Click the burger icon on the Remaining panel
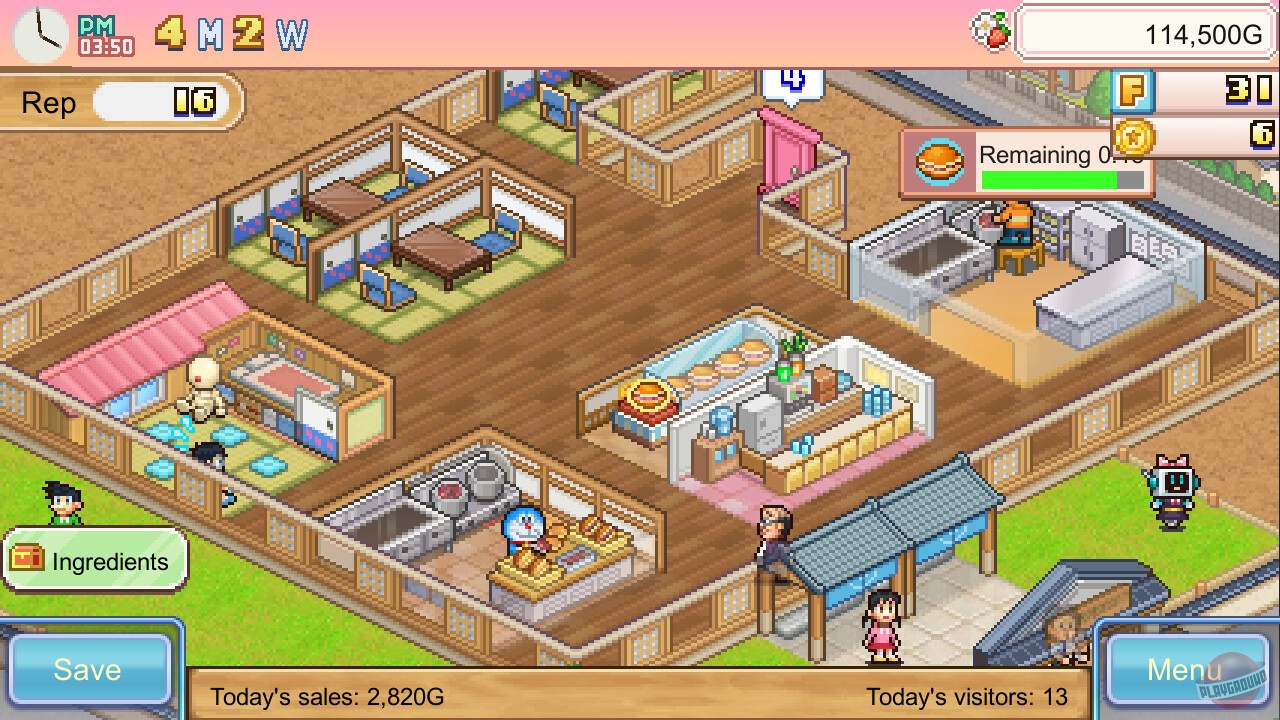Image resolution: width=1280 pixels, height=720 pixels. 939,160
